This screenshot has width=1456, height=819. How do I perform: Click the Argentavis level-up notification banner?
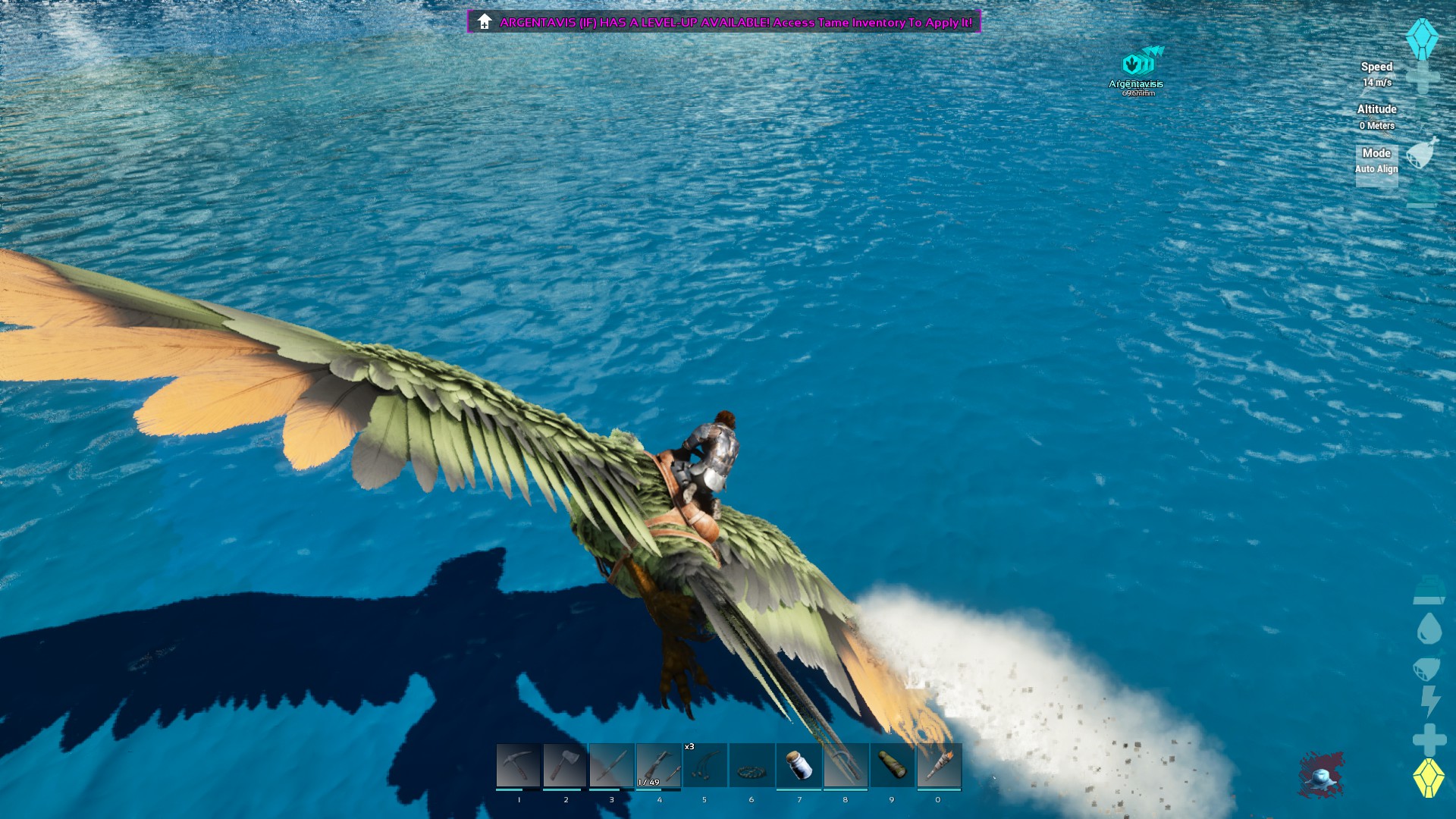tap(724, 22)
